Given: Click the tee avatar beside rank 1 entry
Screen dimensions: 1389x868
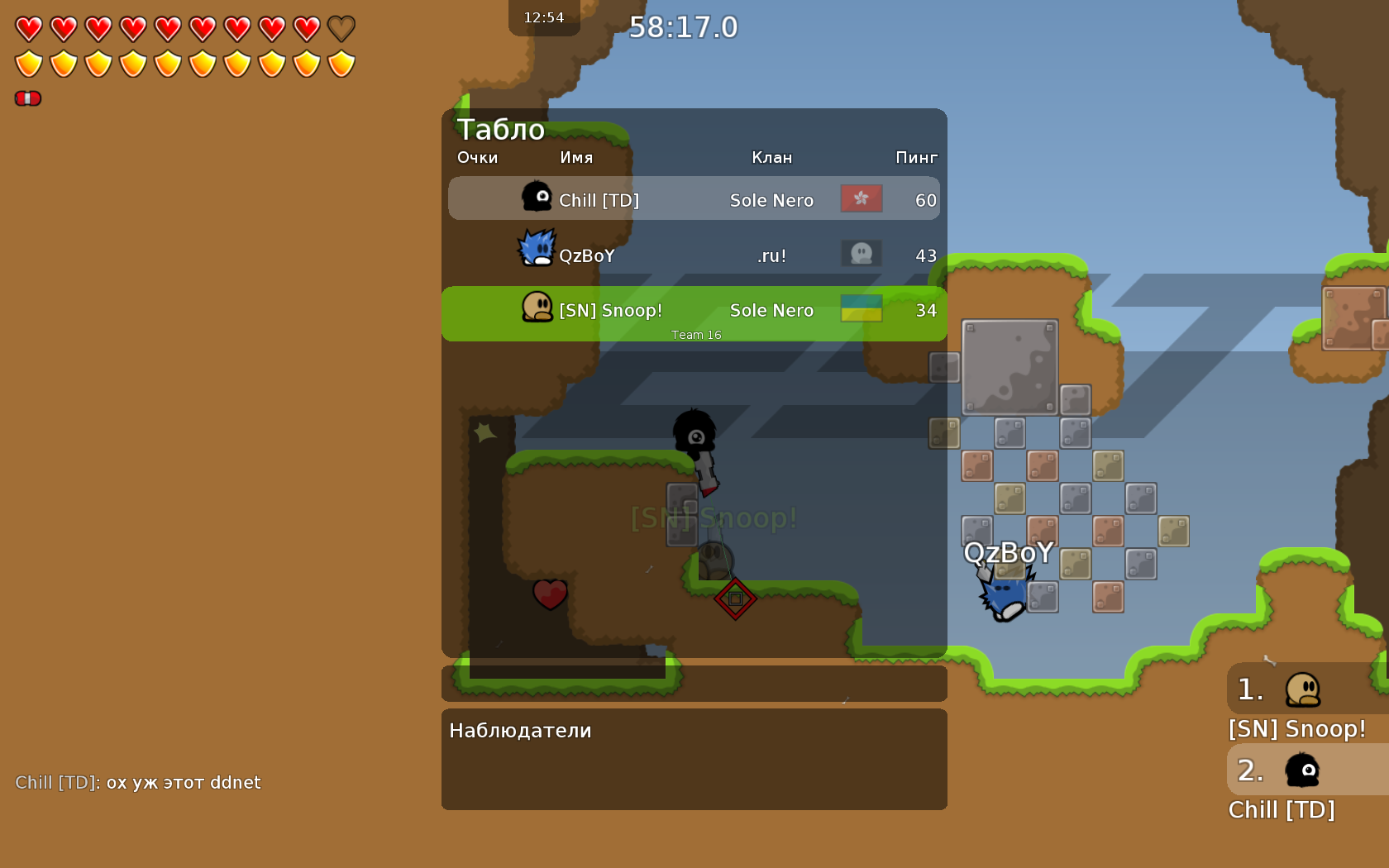Looking at the screenshot, I should [1304, 688].
